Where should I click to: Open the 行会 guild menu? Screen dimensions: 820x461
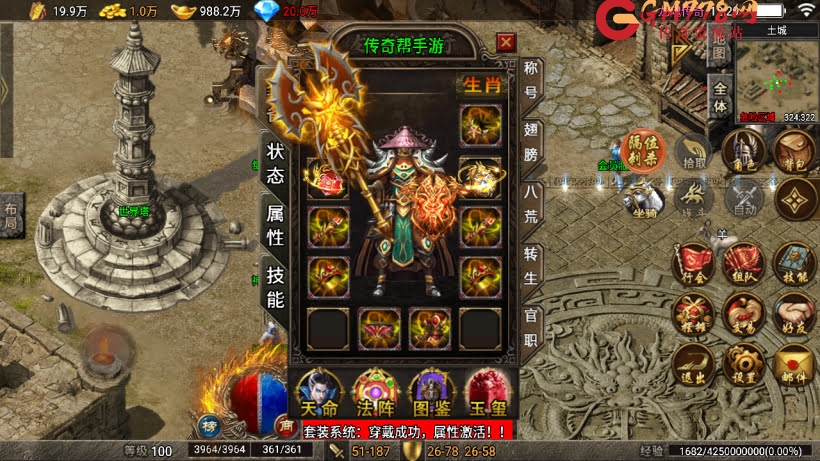click(692, 263)
